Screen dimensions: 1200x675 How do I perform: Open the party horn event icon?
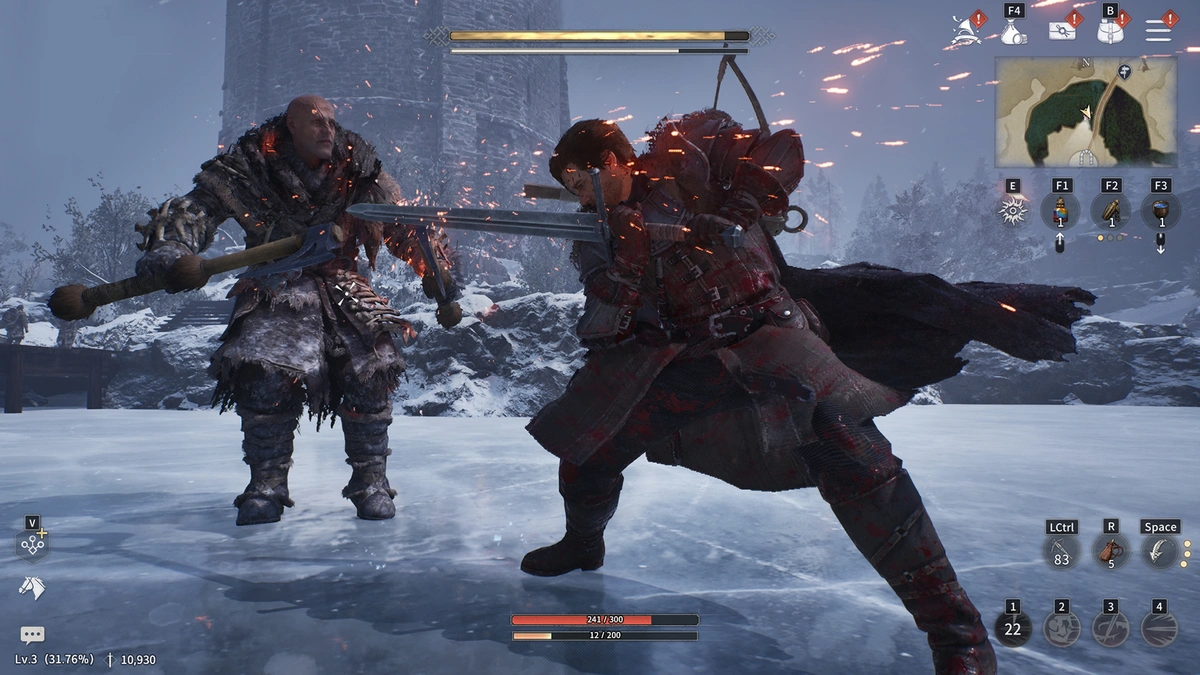[x=962, y=31]
